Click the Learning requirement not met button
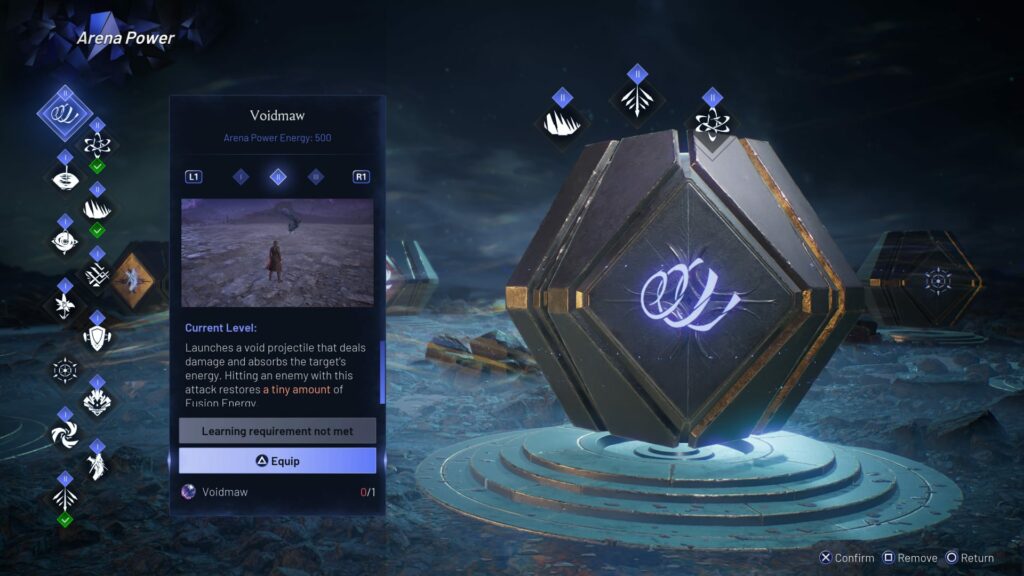 pos(277,431)
